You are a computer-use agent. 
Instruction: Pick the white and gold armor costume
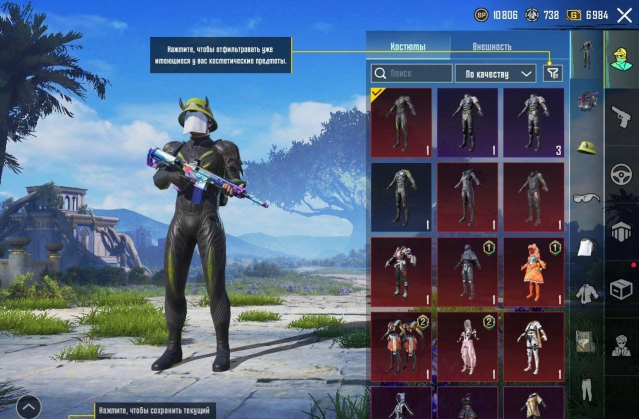point(532,345)
